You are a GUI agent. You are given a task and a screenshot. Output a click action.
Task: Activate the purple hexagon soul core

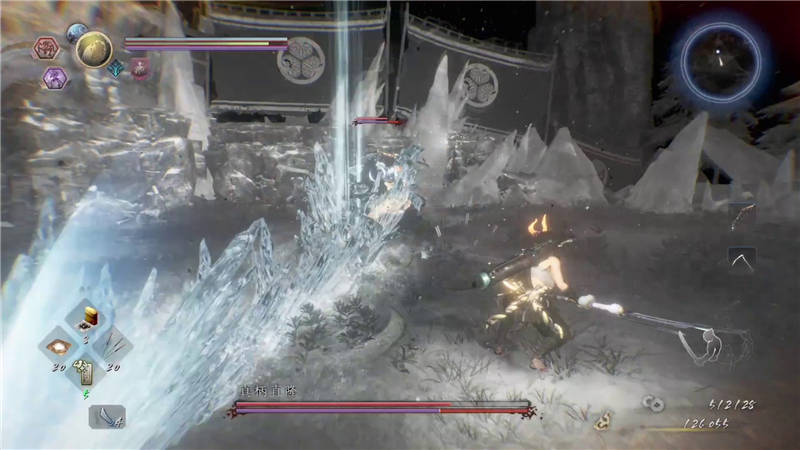[x=54, y=76]
